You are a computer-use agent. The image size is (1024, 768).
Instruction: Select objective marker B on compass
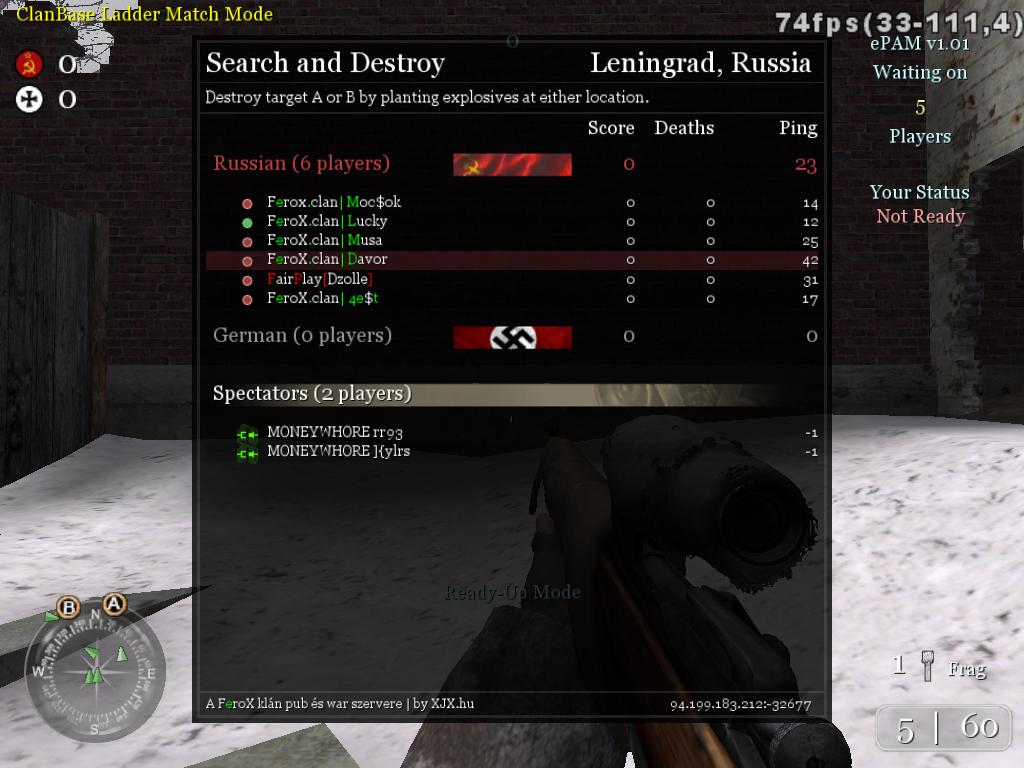click(69, 607)
